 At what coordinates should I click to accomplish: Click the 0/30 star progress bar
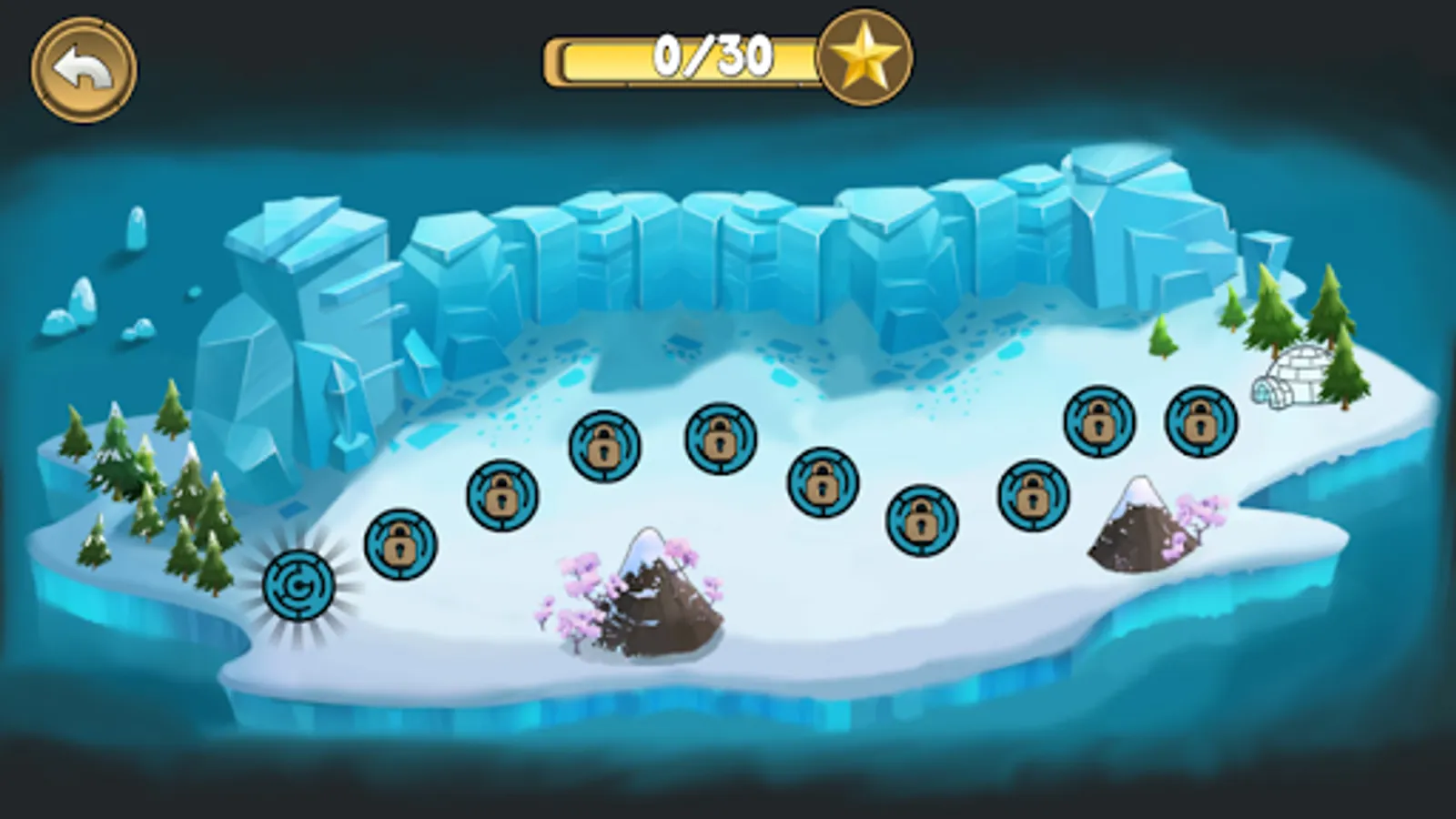coord(682,59)
